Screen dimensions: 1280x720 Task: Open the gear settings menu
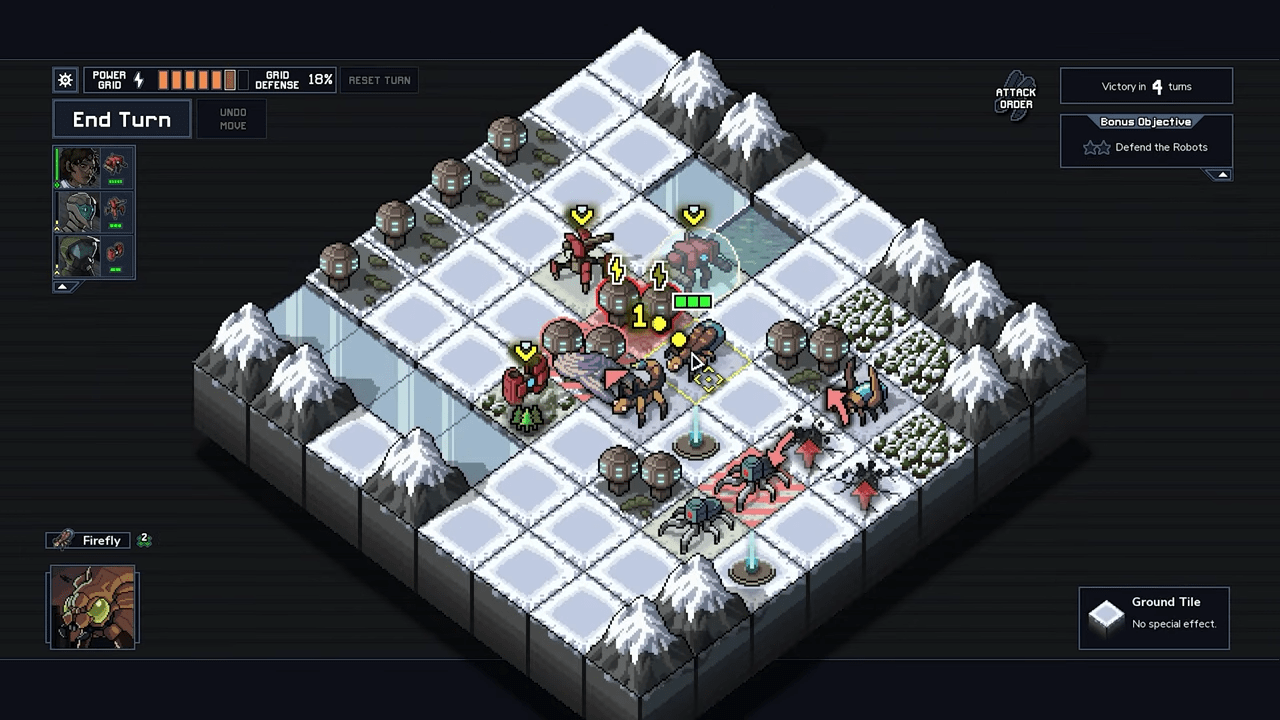(x=65, y=80)
